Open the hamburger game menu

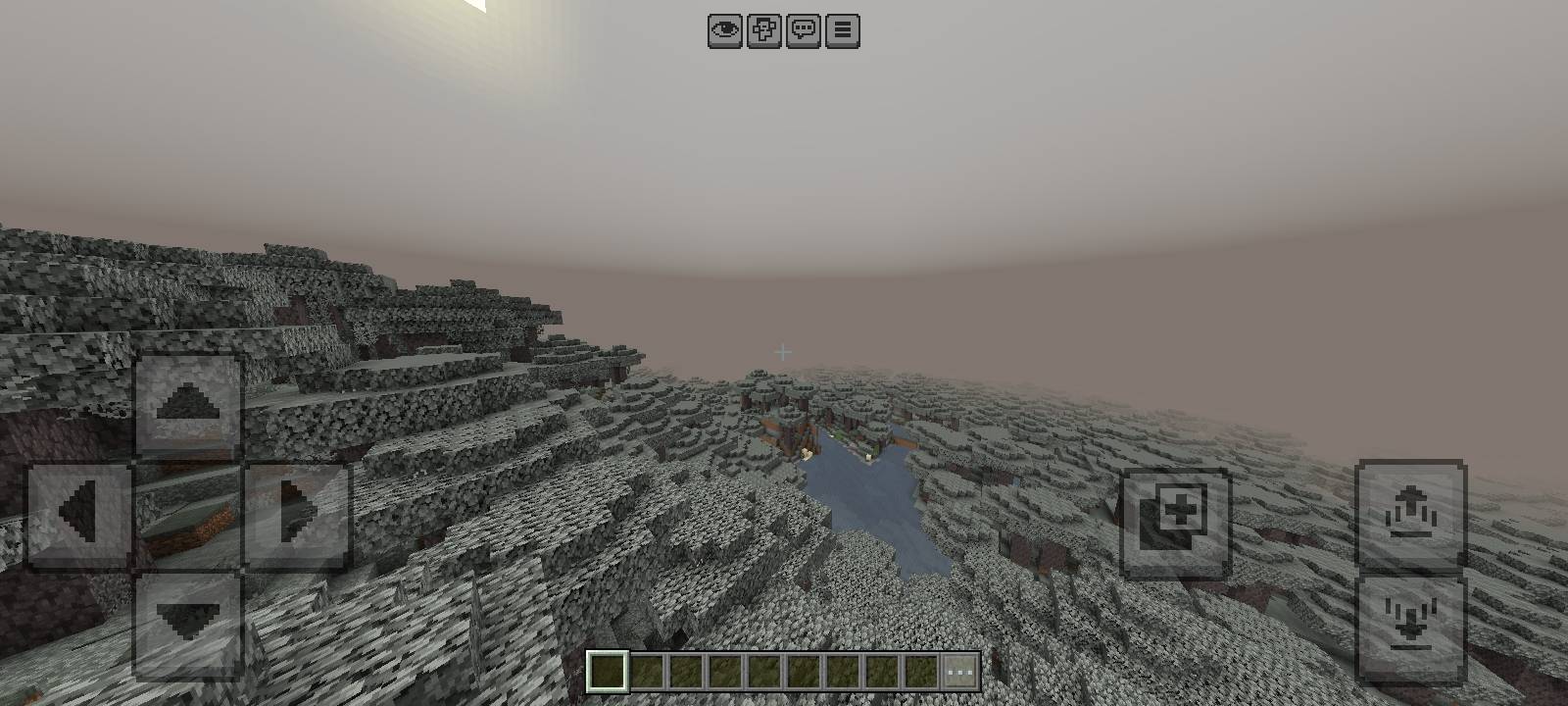840,29
